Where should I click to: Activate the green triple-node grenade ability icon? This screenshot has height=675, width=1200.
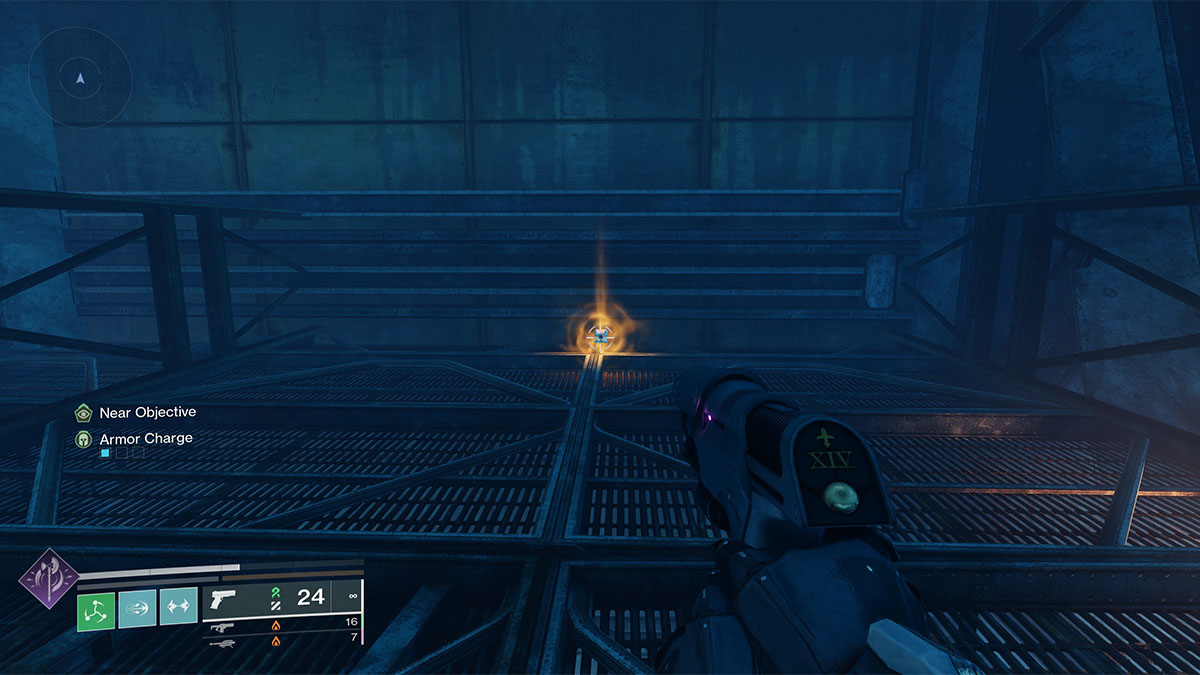(97, 608)
